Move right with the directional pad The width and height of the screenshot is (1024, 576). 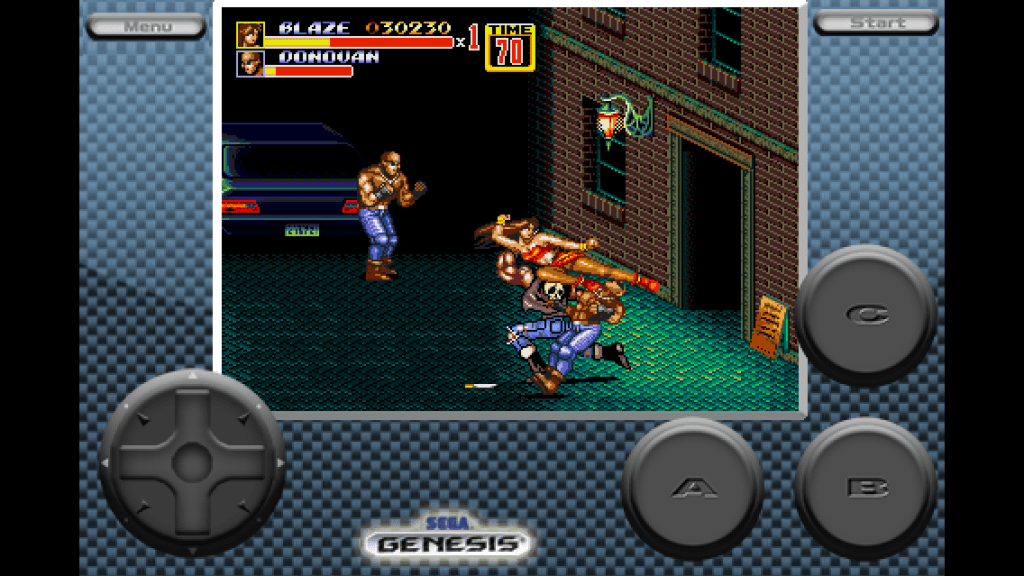(x=244, y=462)
